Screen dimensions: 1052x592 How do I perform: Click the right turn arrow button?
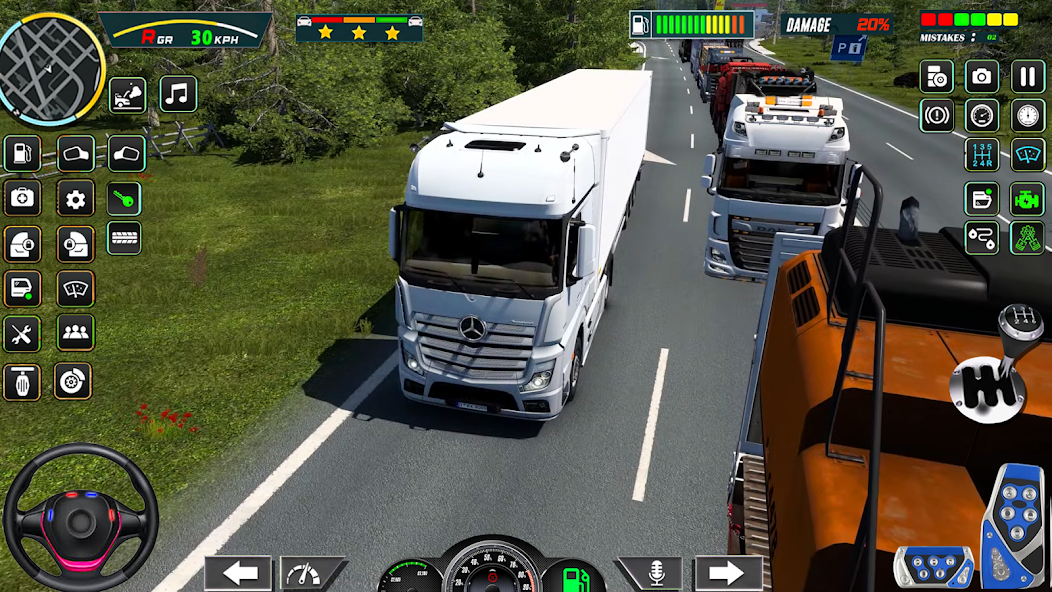tap(729, 573)
